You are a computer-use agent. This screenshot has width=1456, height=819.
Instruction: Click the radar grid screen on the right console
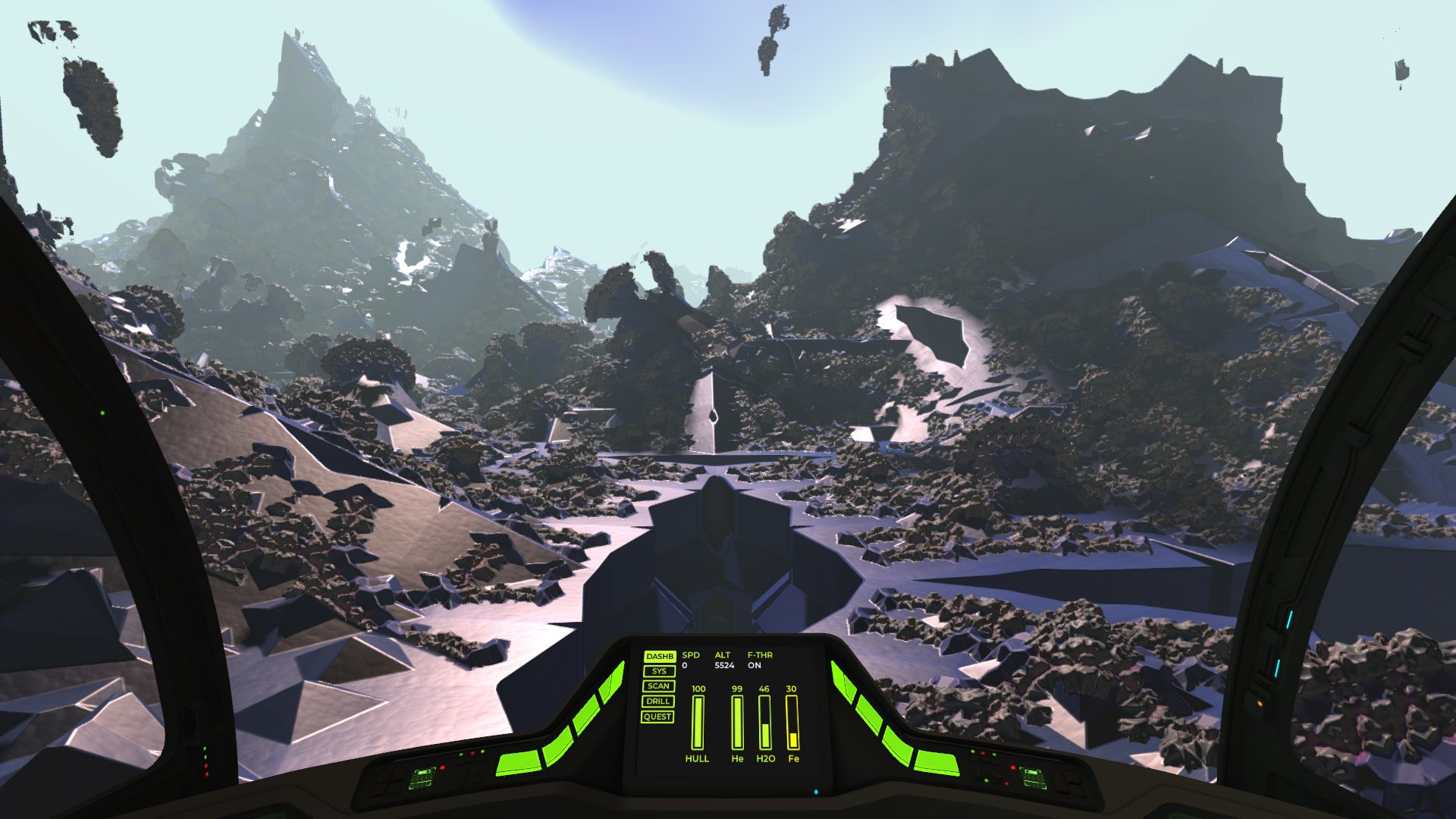[1034, 778]
